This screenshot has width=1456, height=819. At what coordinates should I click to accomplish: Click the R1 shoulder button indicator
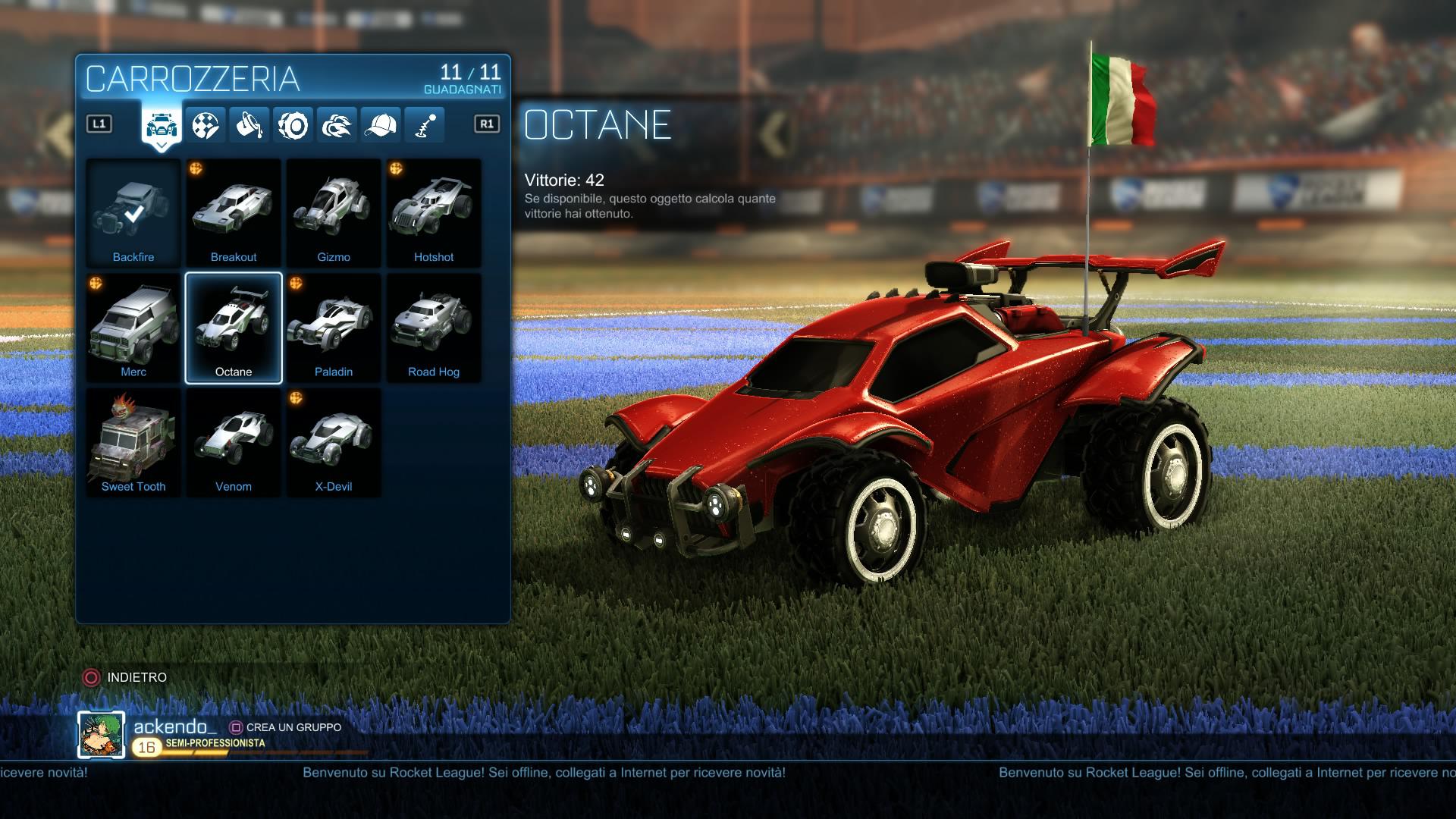(x=486, y=121)
